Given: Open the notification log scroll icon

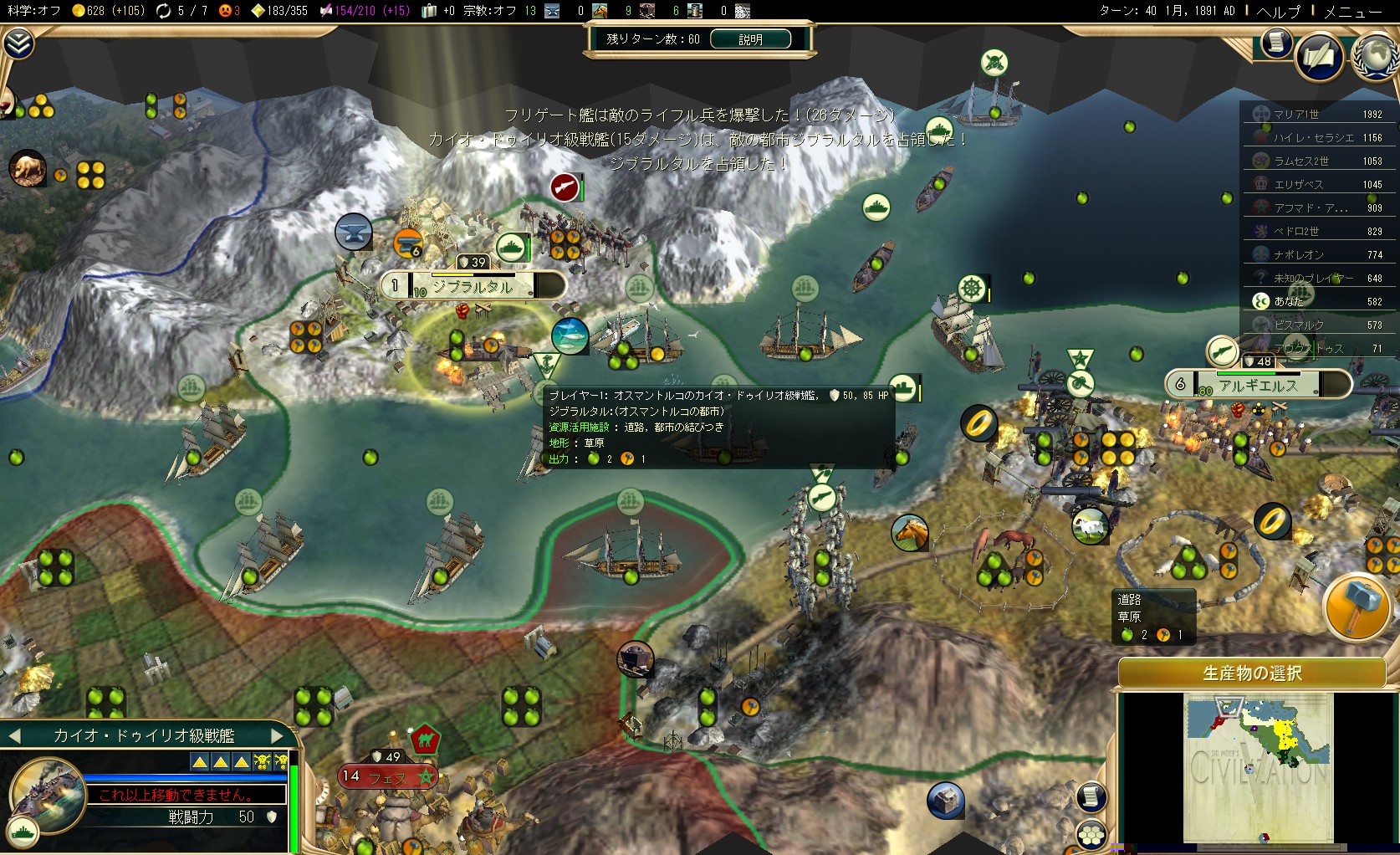Looking at the screenshot, I should tap(1276, 42).
